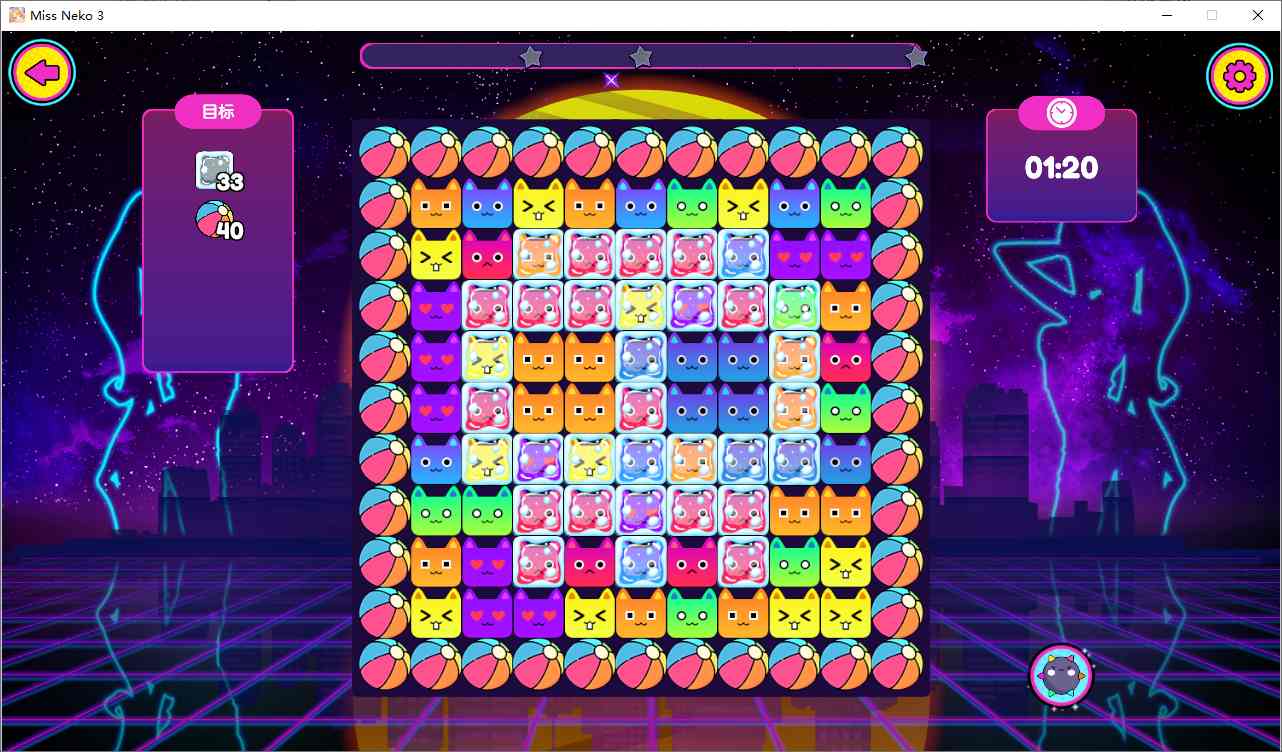Go back with the pink arrow button
Viewport: 1282px width, 752px height.
click(x=42, y=73)
